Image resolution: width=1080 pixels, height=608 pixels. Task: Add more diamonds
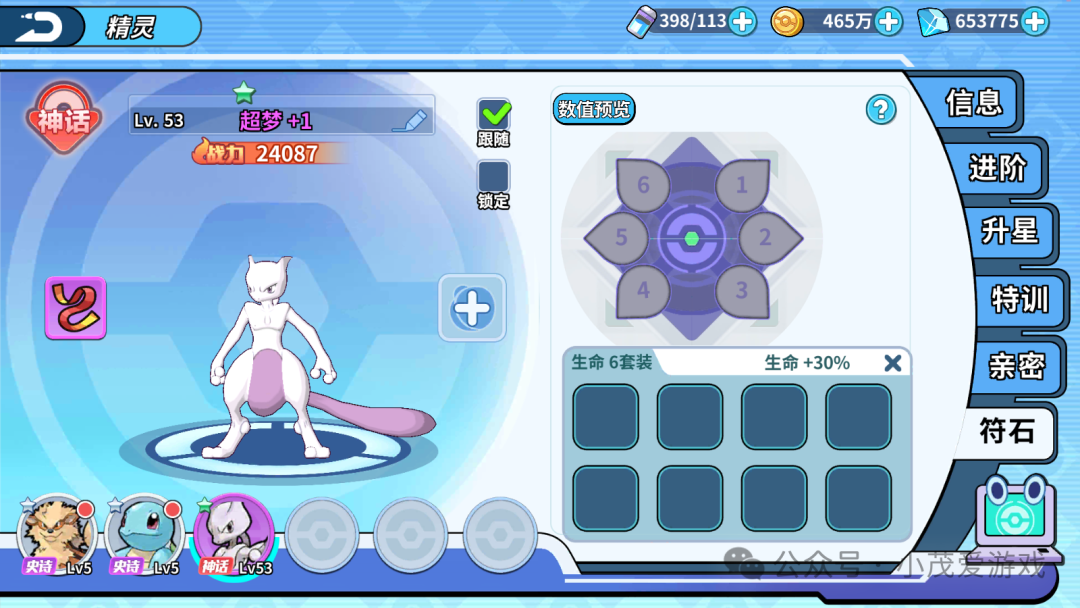1034,21
